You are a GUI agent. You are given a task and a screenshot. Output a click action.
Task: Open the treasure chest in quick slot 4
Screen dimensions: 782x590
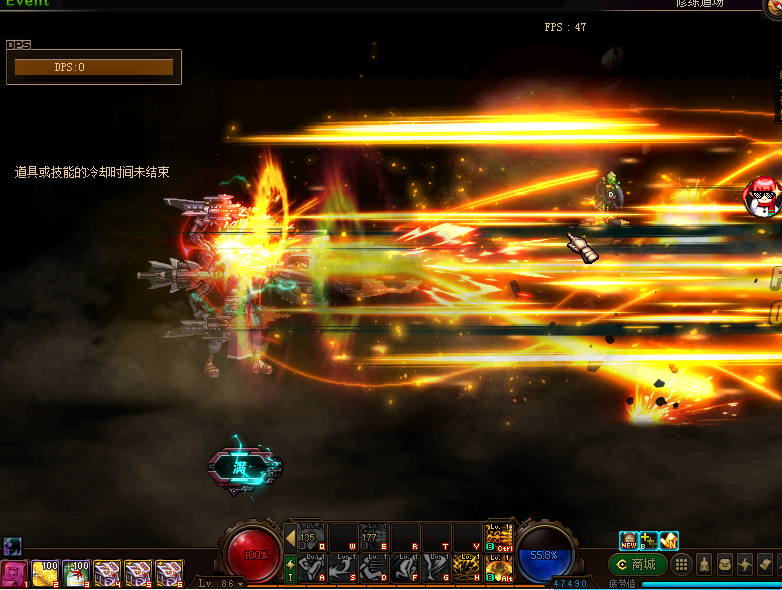107,573
